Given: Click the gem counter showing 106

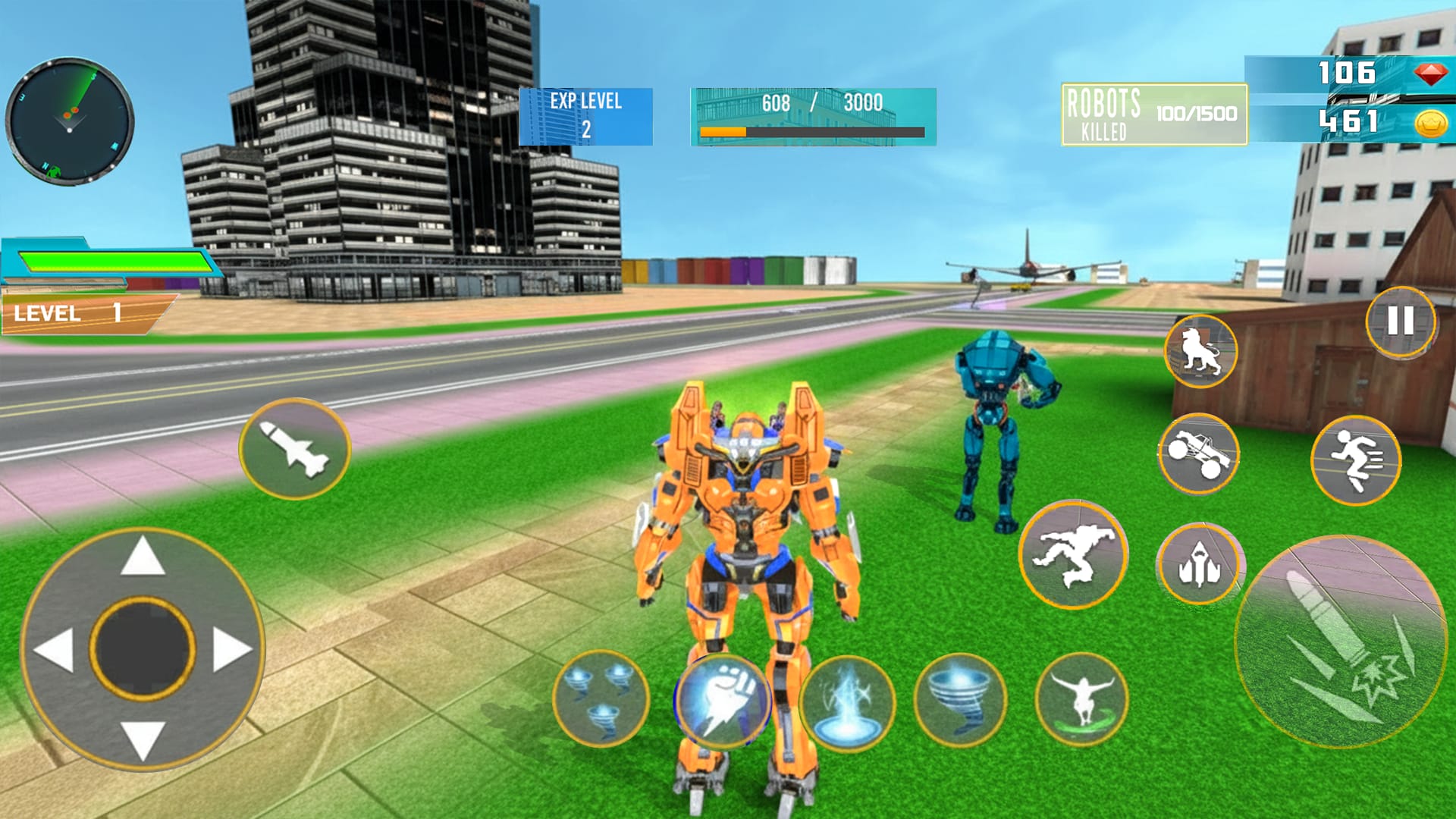Looking at the screenshot, I should (1357, 74).
